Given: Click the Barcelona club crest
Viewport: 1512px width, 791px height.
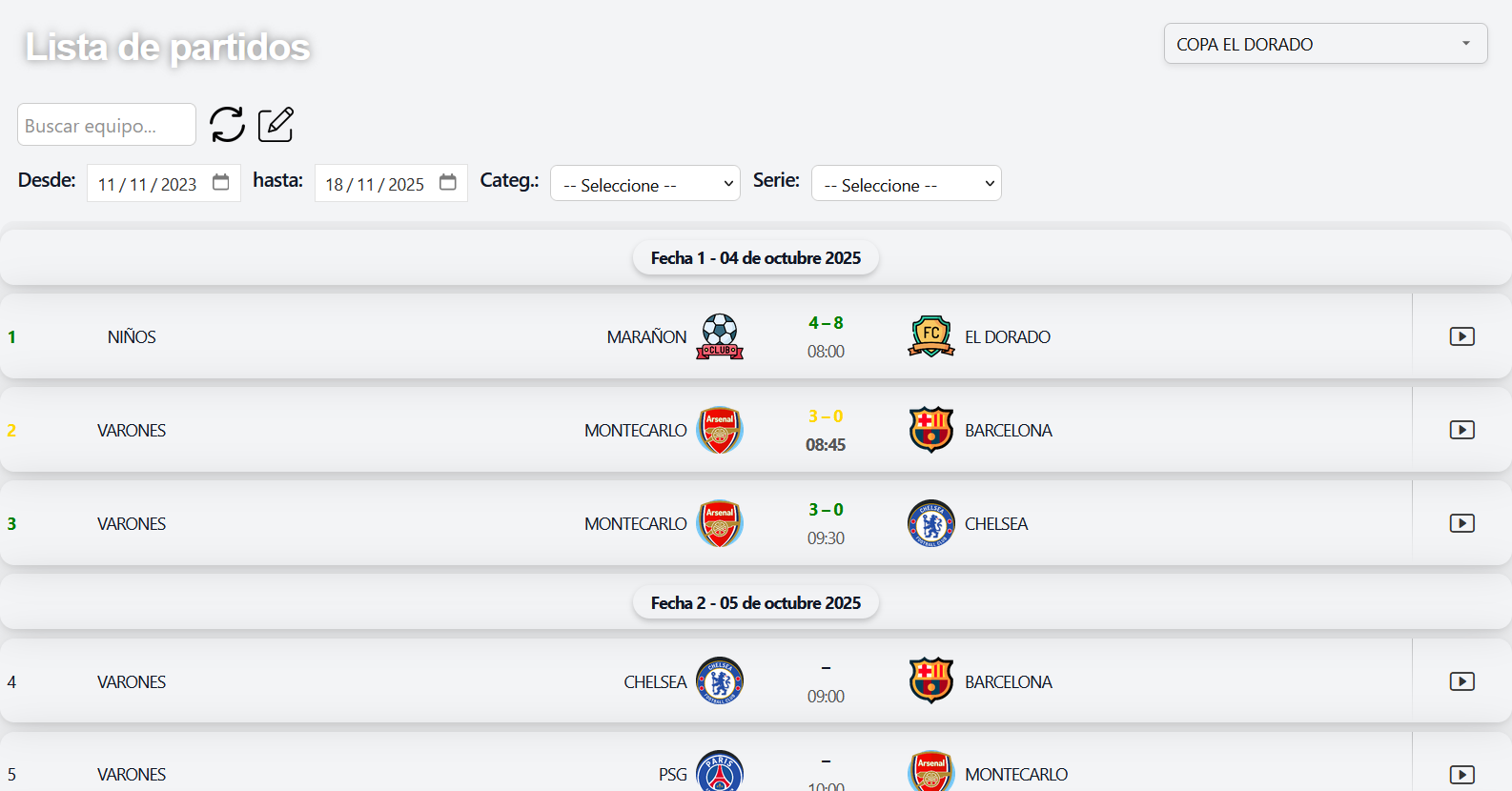Looking at the screenshot, I should [x=931, y=429].
